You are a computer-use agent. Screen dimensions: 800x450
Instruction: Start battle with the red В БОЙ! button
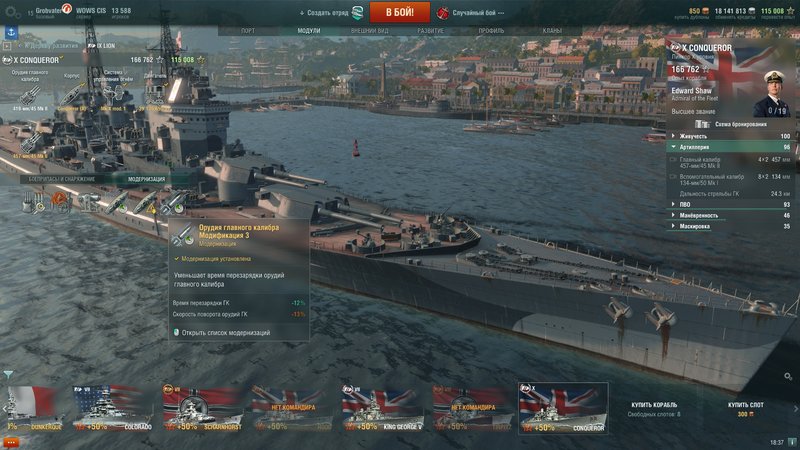click(x=400, y=12)
